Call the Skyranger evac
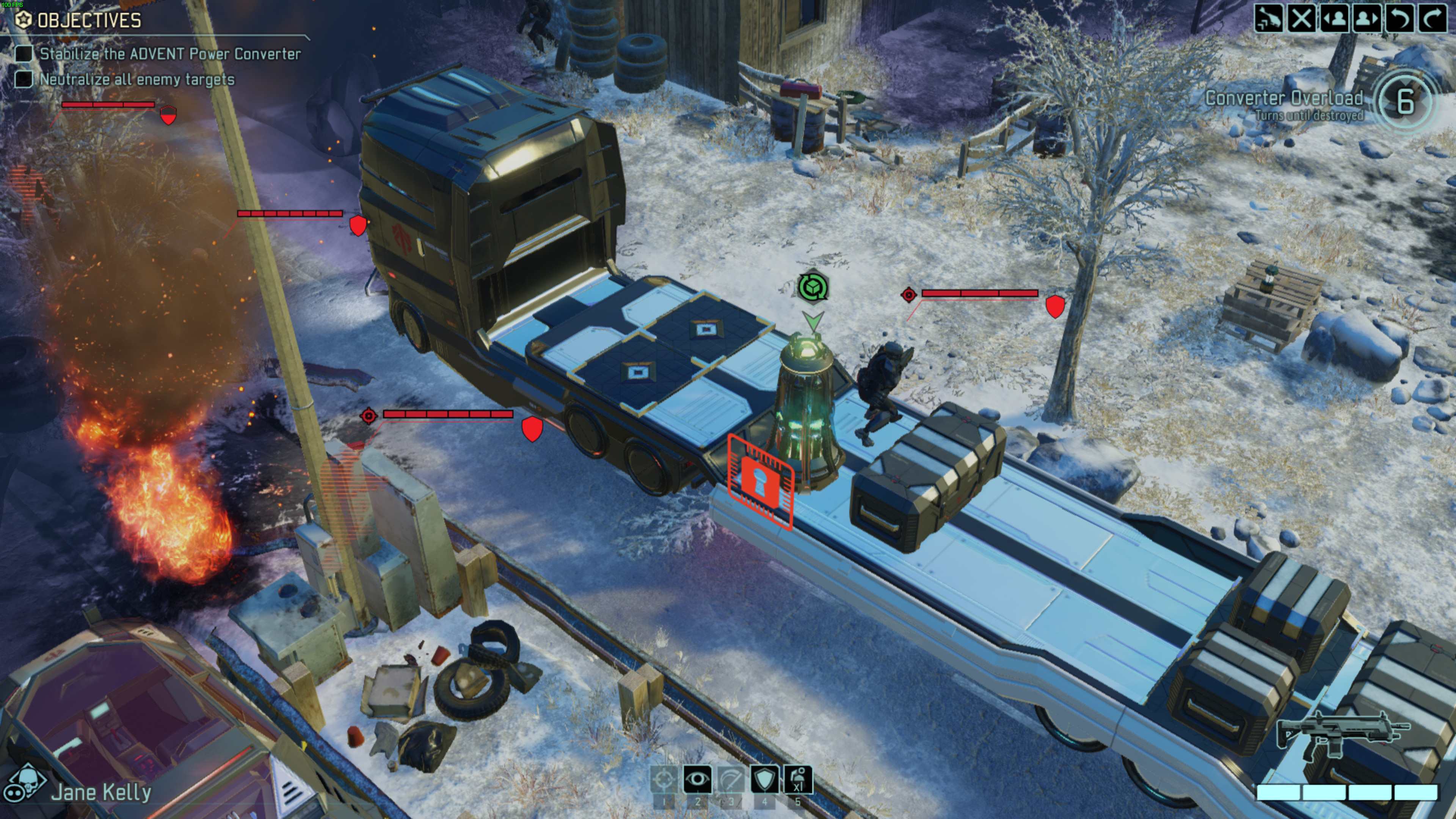1456x819 pixels. pos(1268,19)
